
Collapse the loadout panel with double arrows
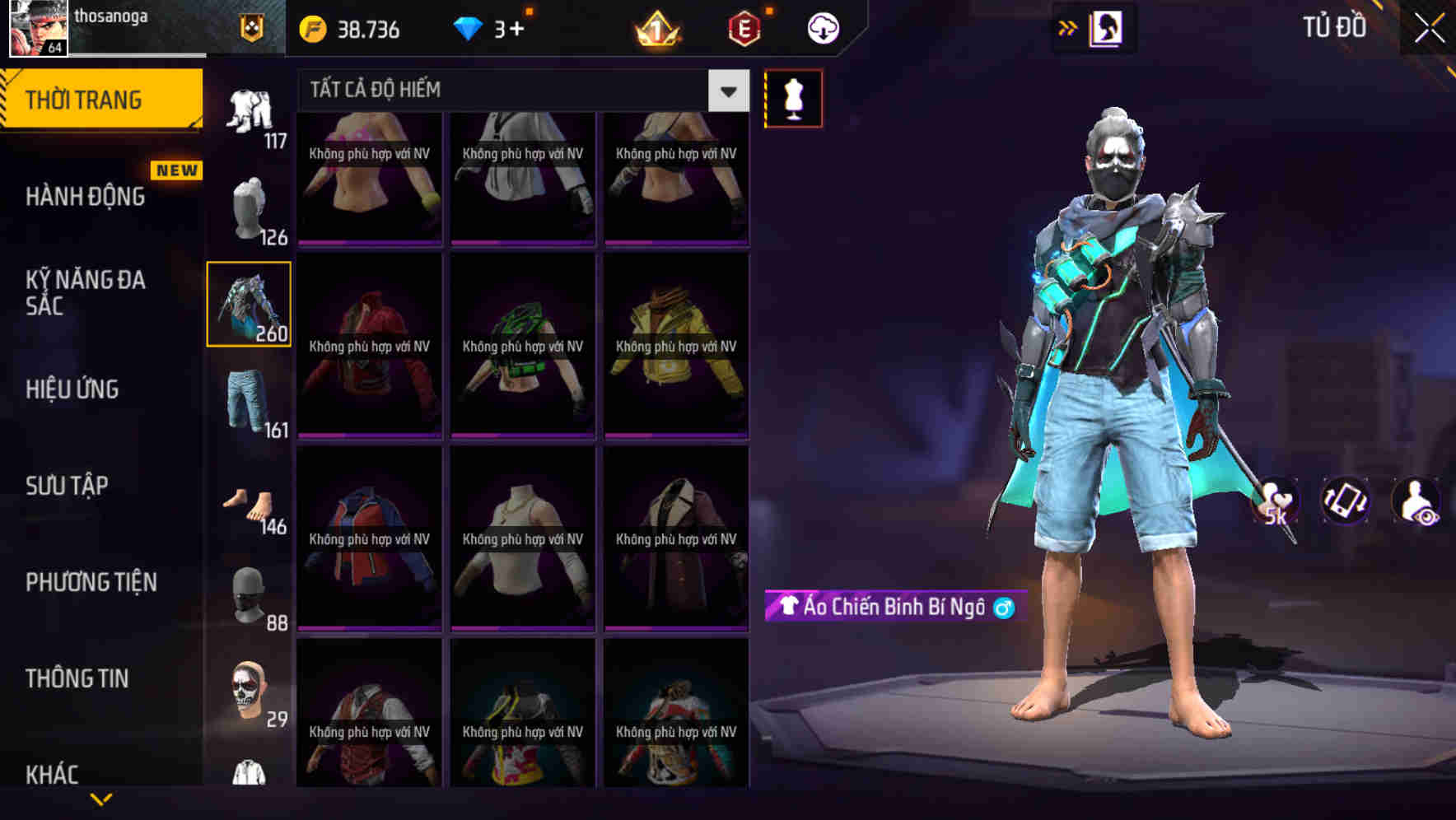pos(1068,27)
